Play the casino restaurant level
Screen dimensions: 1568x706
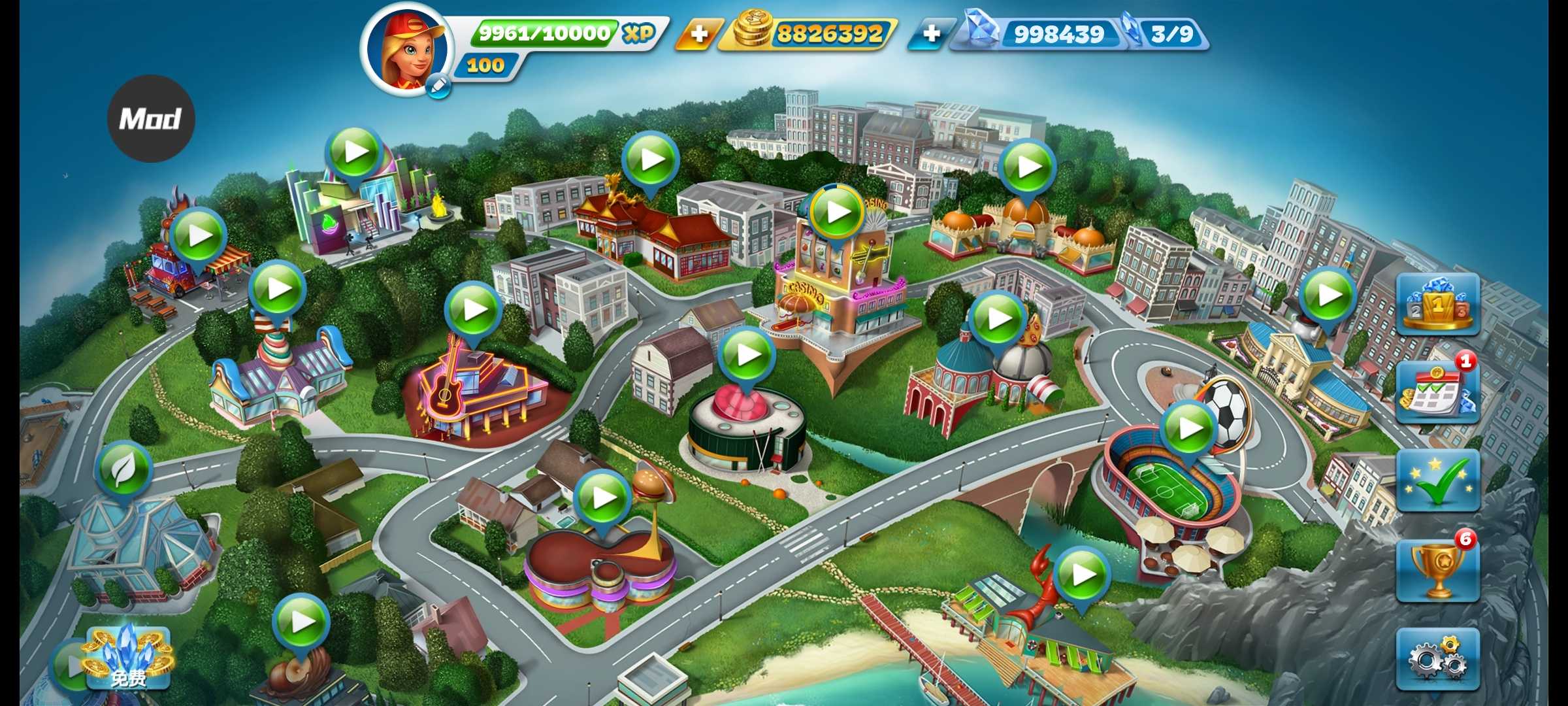tap(837, 212)
